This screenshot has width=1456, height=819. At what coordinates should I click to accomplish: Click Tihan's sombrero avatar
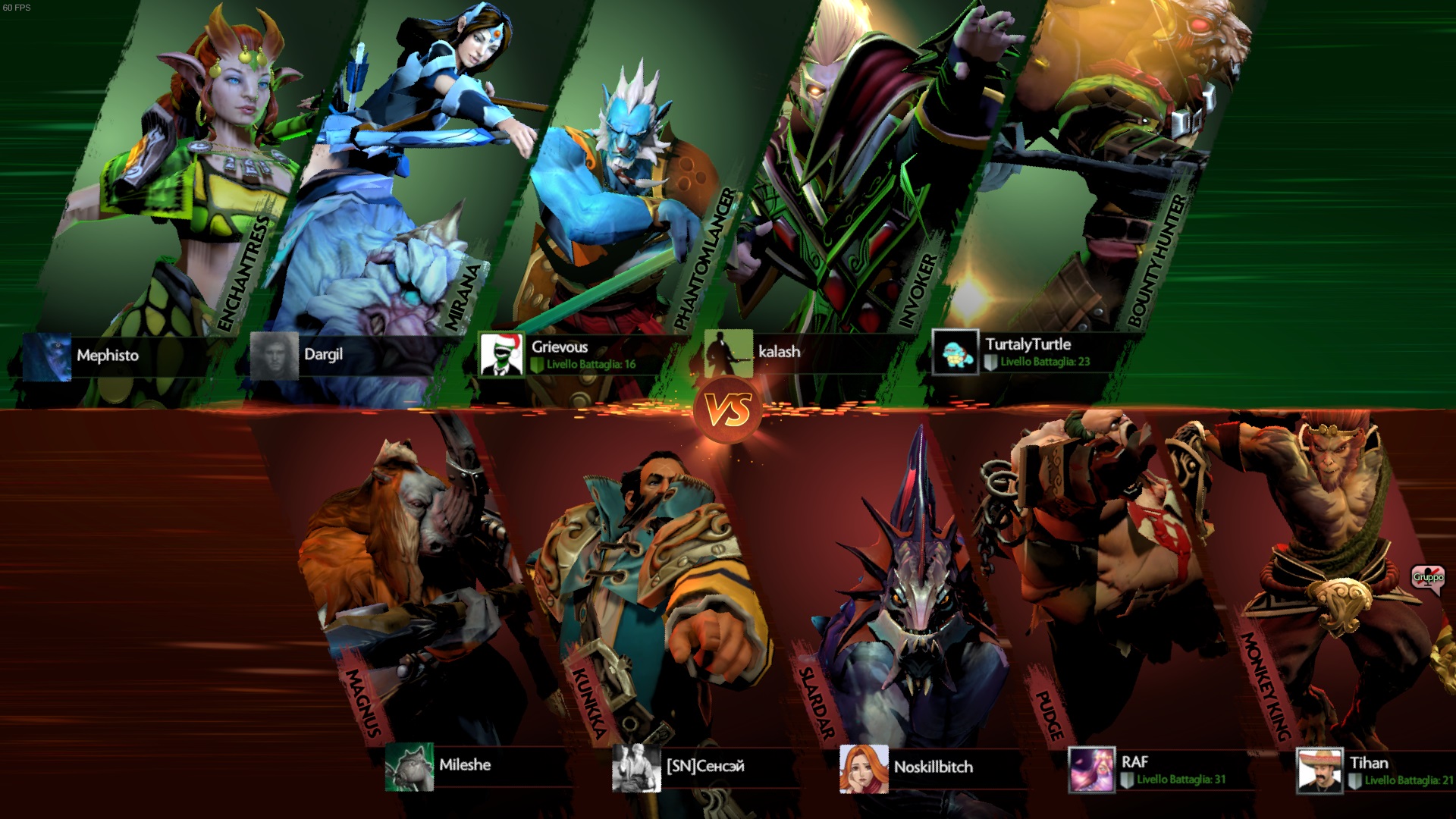(1319, 770)
